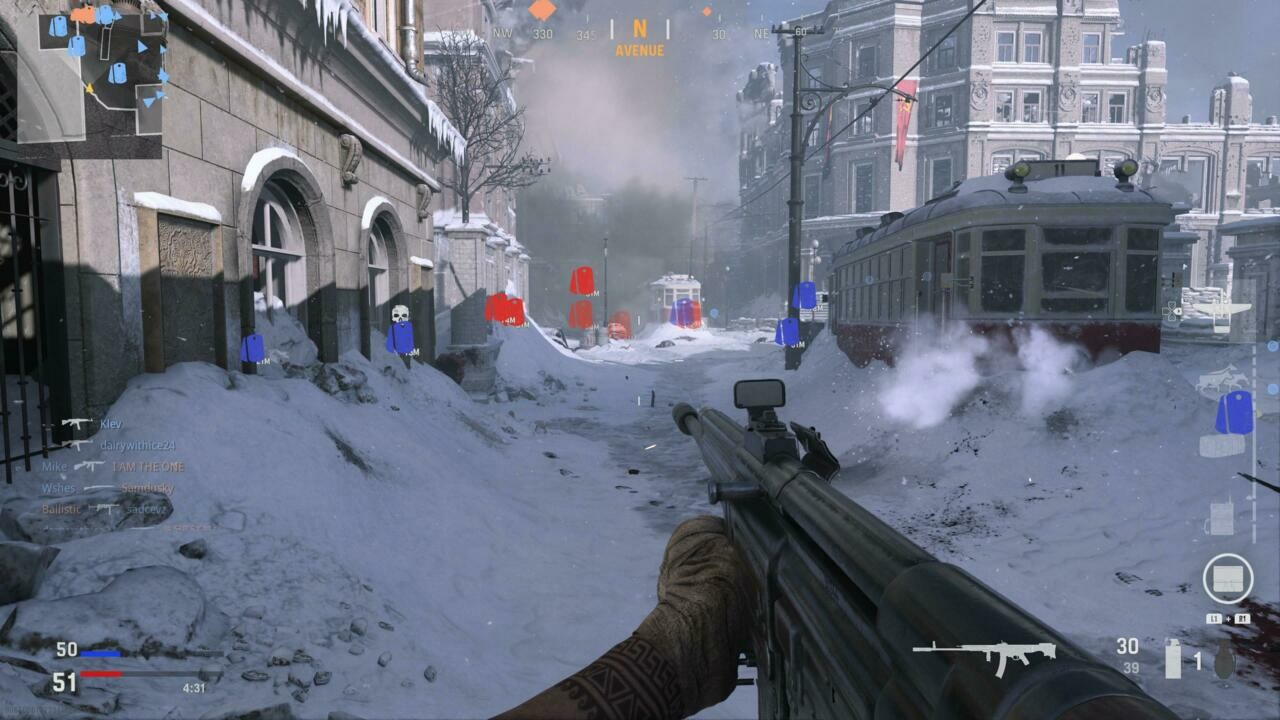Click the skull elimination marker on the snowbank

403,315
